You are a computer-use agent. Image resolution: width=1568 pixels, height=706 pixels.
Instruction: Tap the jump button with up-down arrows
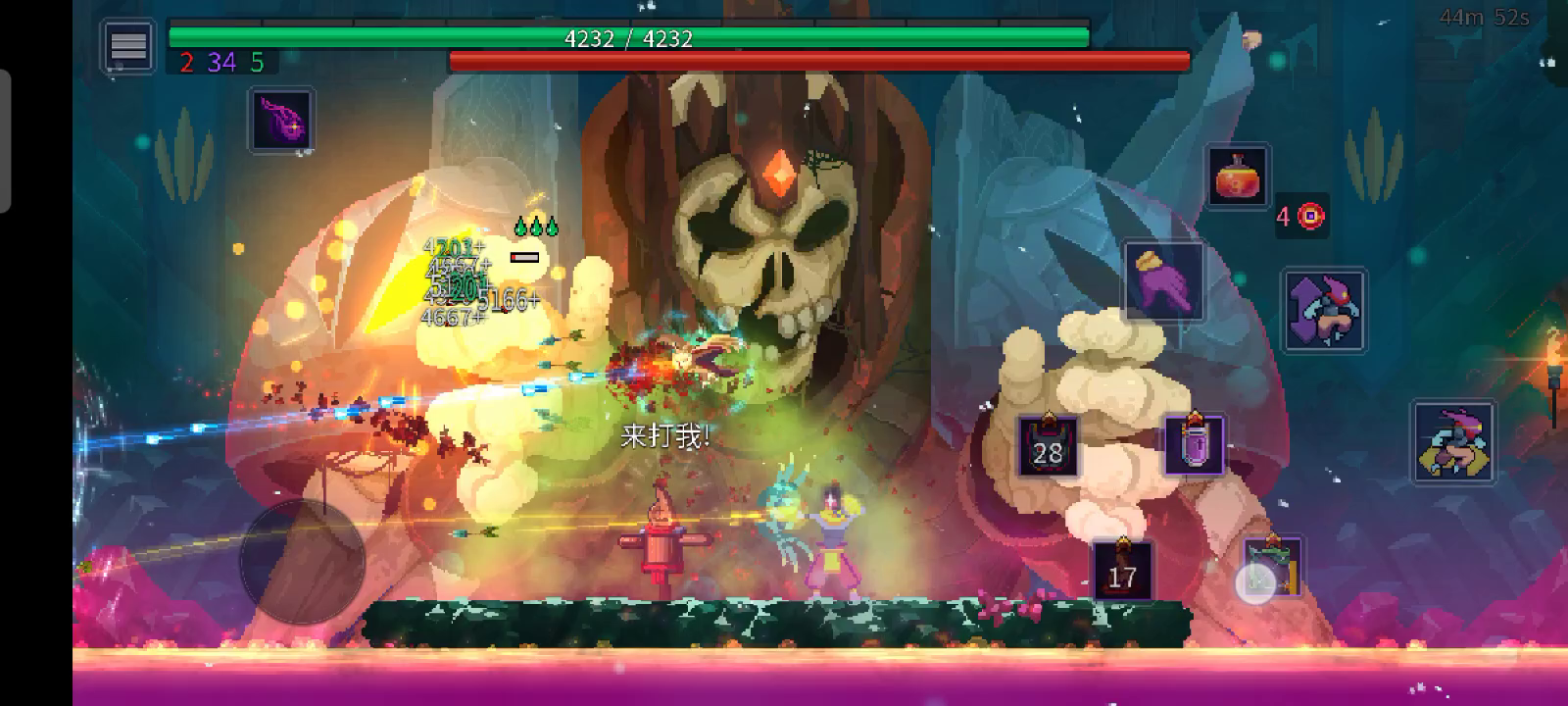click(x=1324, y=311)
